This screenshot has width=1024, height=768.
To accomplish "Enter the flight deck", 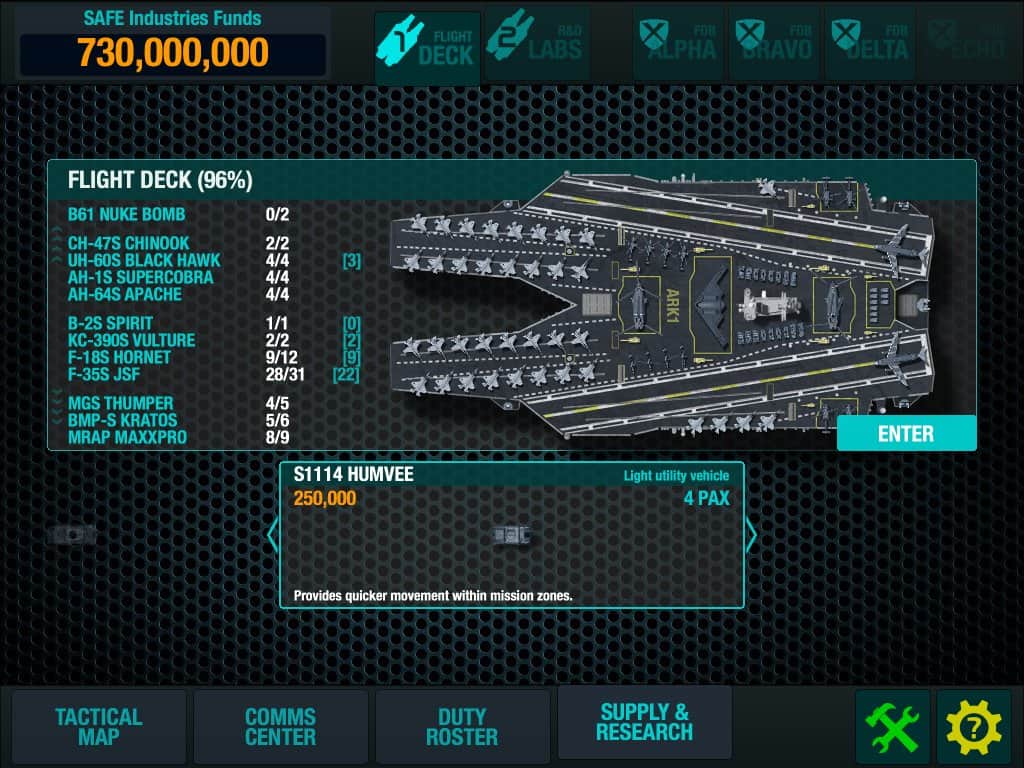I will [x=905, y=434].
